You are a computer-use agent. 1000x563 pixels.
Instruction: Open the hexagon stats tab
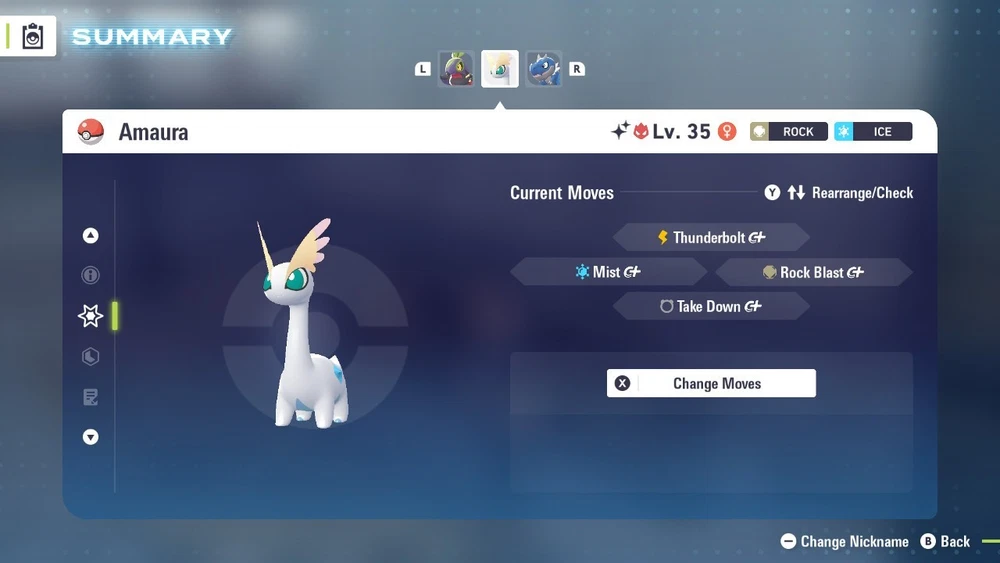click(x=91, y=356)
